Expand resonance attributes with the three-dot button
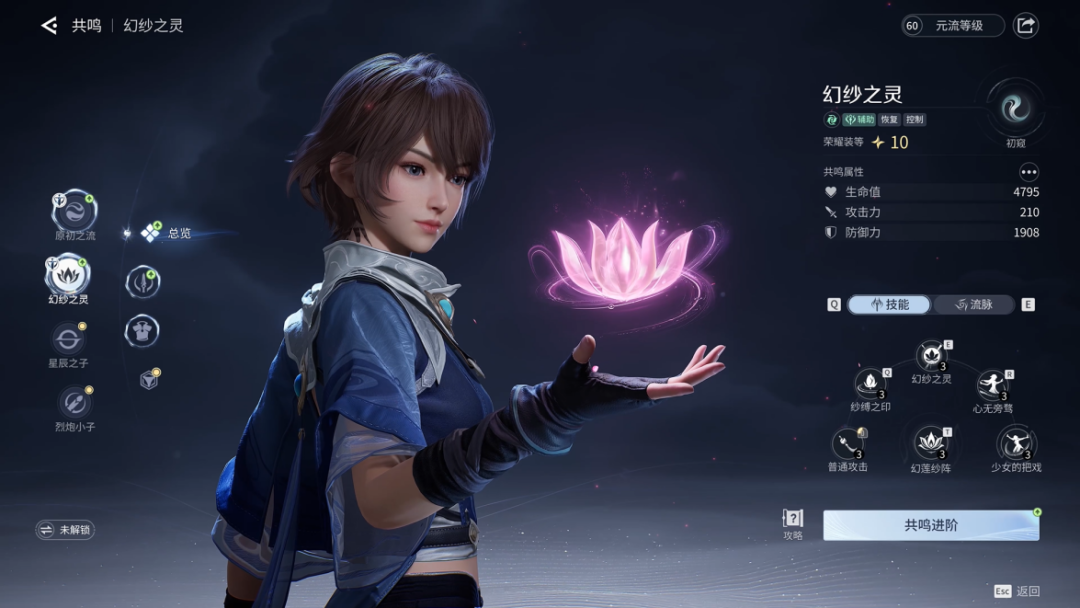The image size is (1080, 608). (x=1029, y=172)
